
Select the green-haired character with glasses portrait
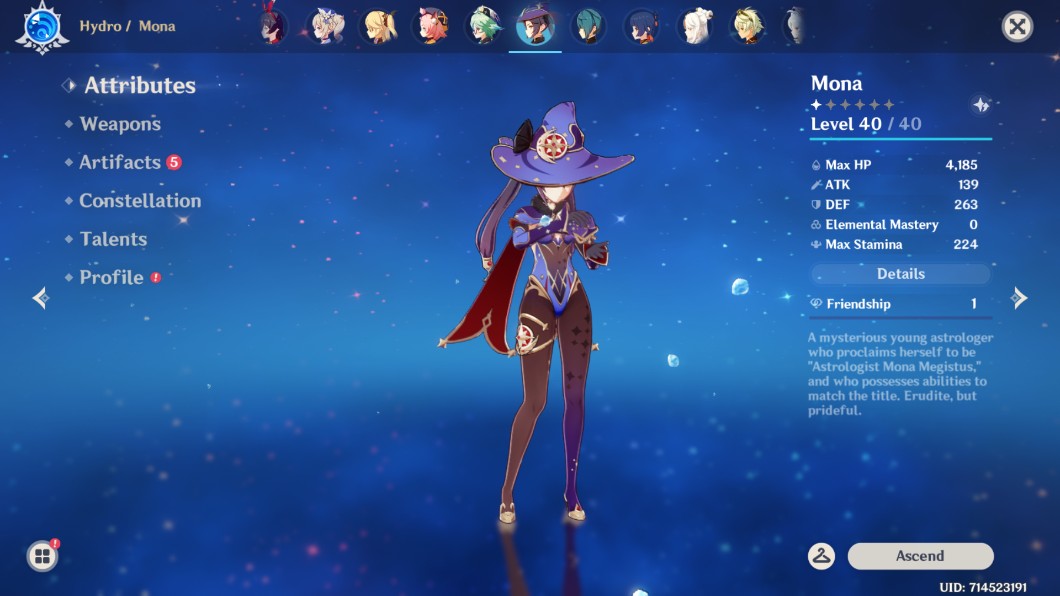[487, 27]
